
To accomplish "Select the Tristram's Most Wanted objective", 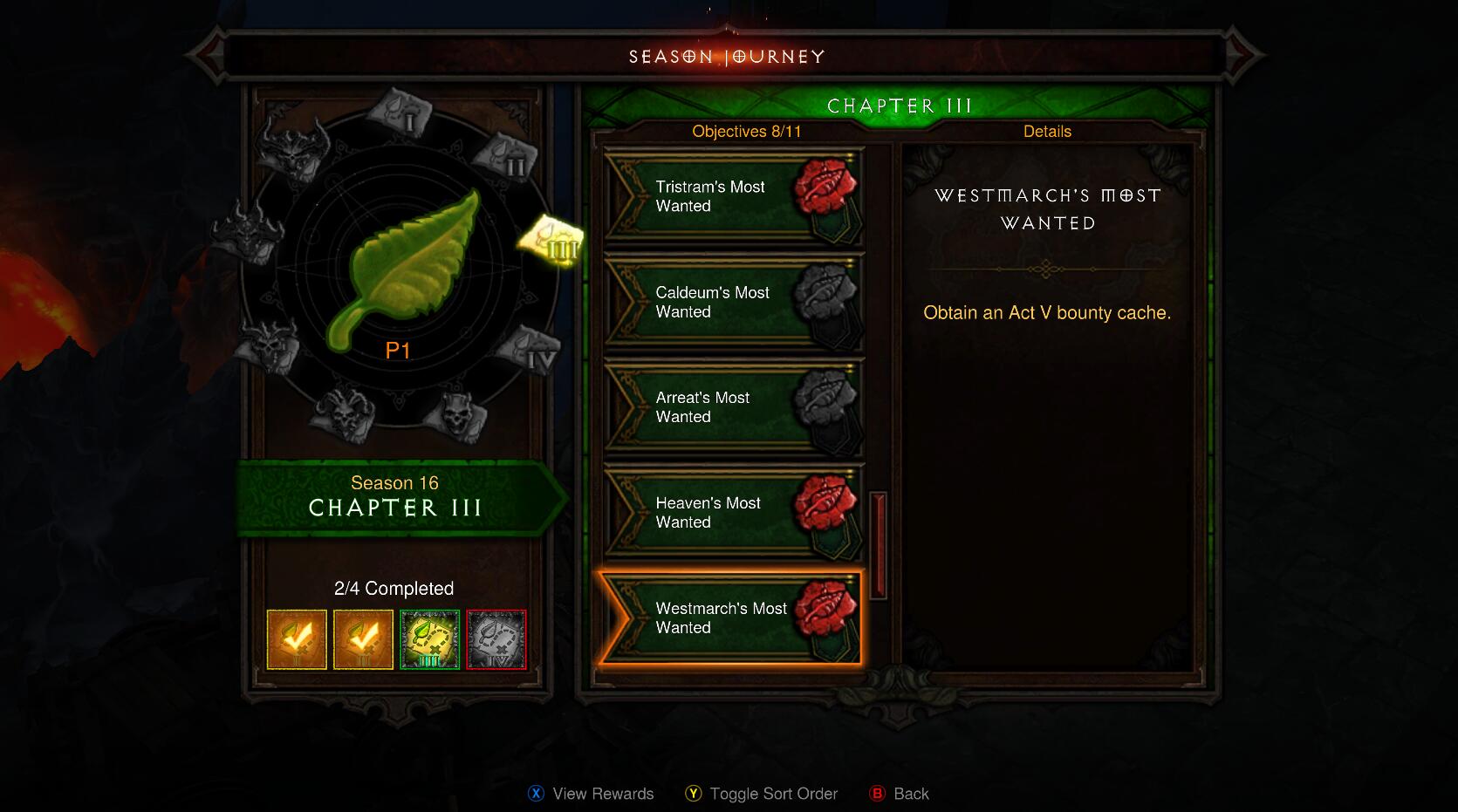I will [x=731, y=197].
